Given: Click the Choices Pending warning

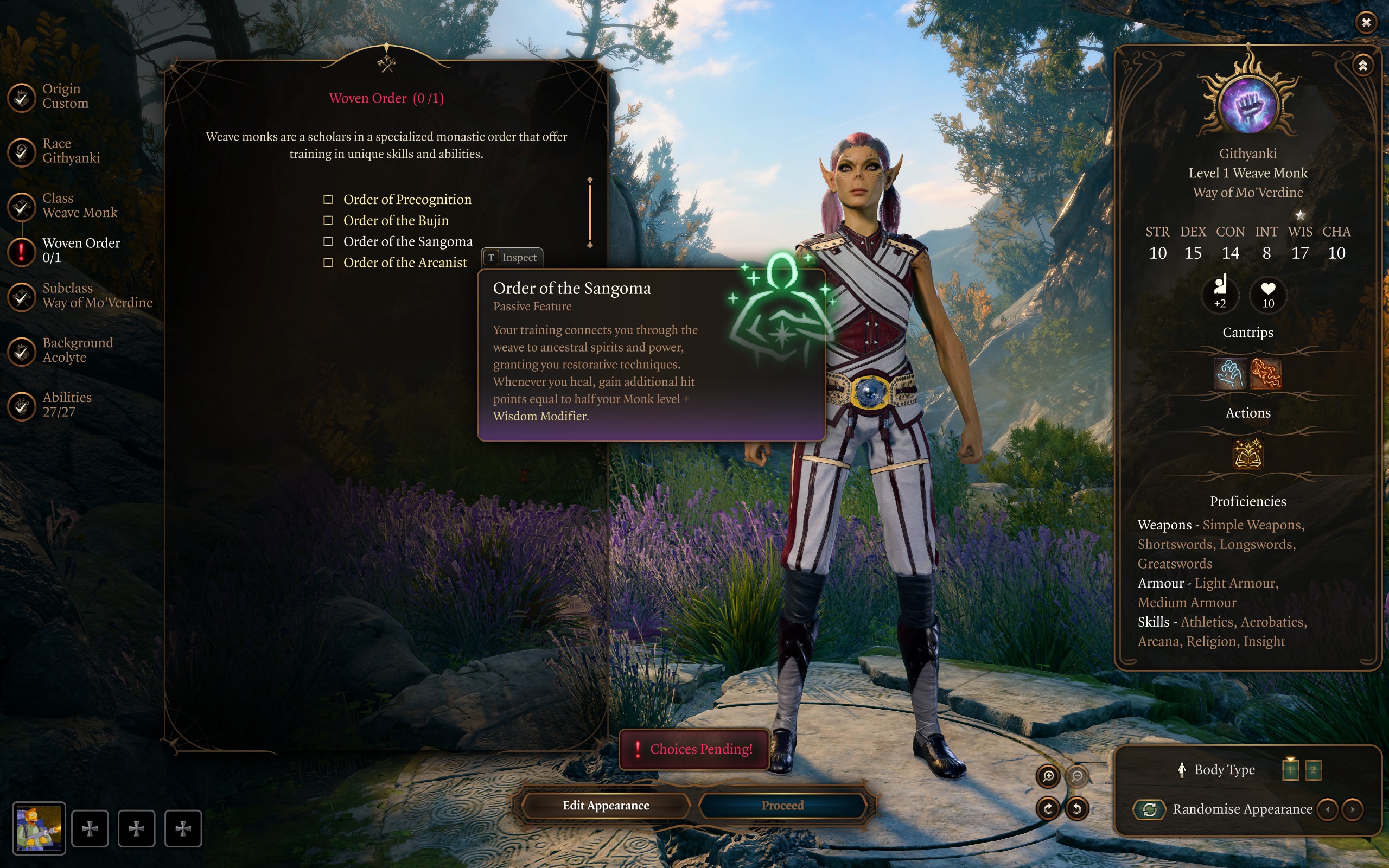Looking at the screenshot, I should point(694,749).
